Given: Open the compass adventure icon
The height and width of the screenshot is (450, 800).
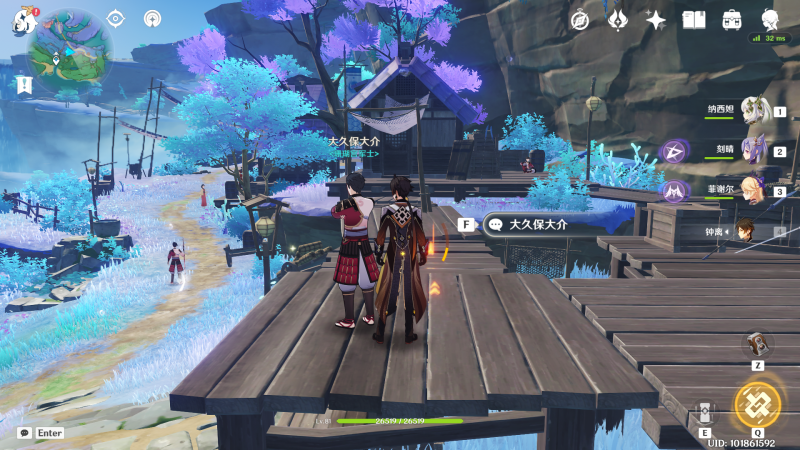Looking at the screenshot, I should point(580,20).
